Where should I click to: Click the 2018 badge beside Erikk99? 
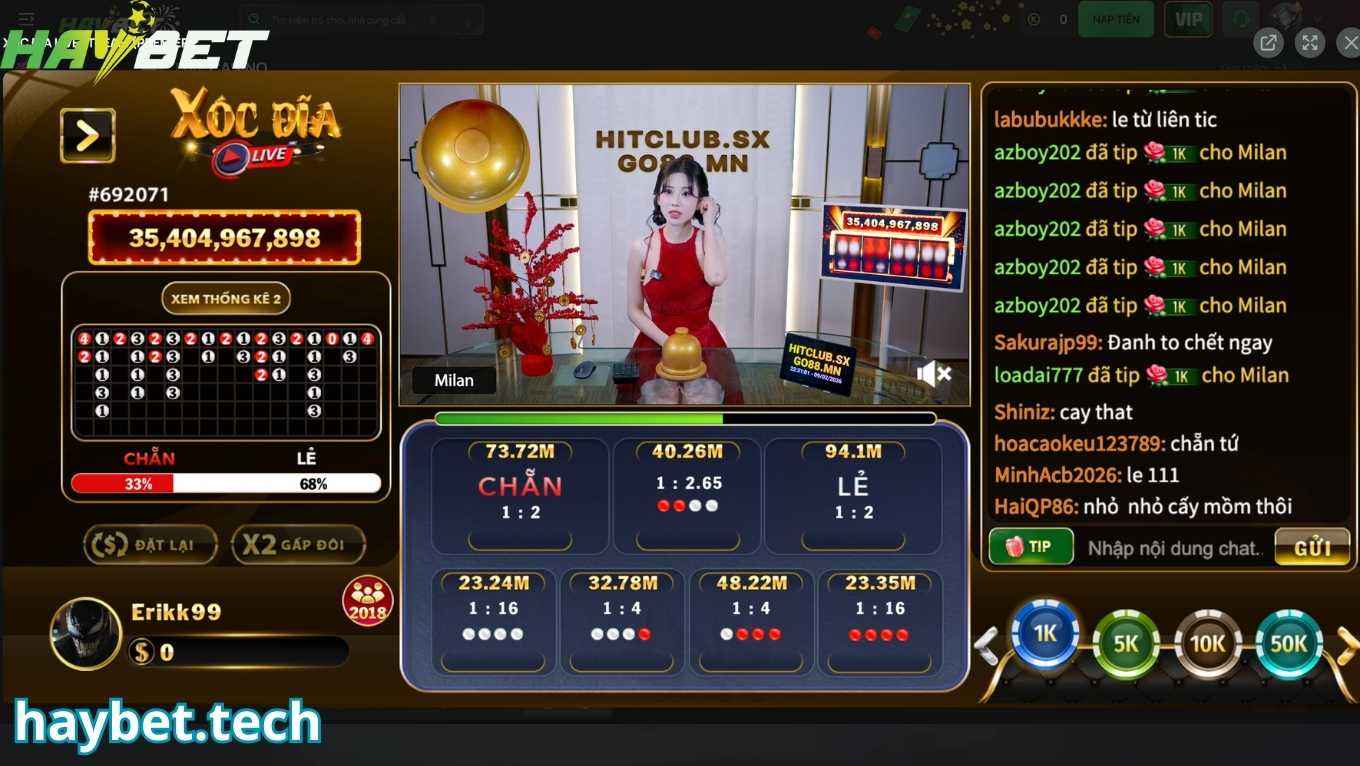(367, 599)
